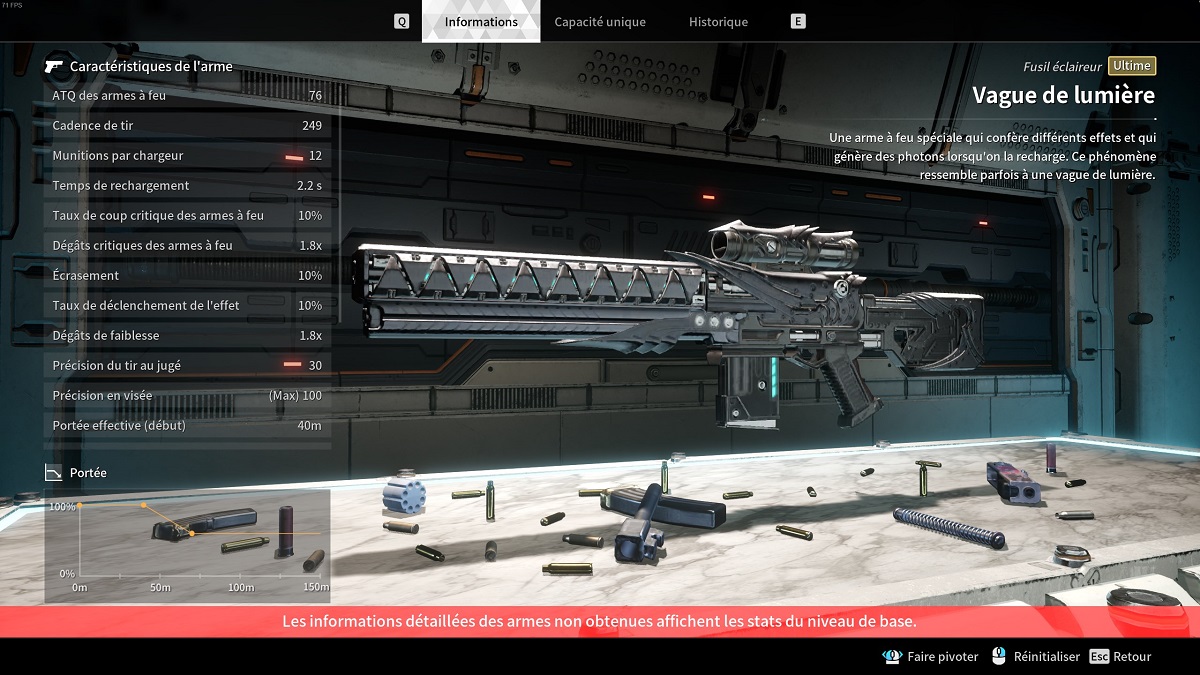The height and width of the screenshot is (675, 1200).
Task: Select the Écrasement stat row
Action: [x=187, y=276]
